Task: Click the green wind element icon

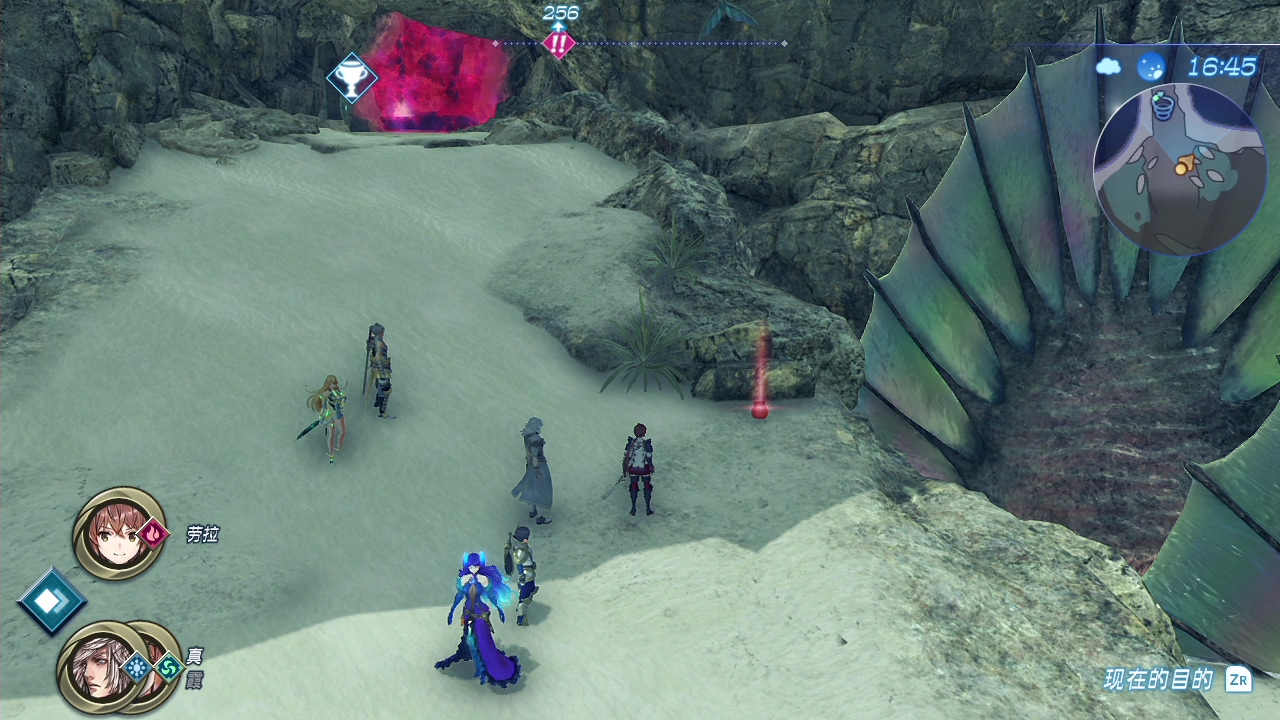Action: pyautogui.click(x=169, y=667)
